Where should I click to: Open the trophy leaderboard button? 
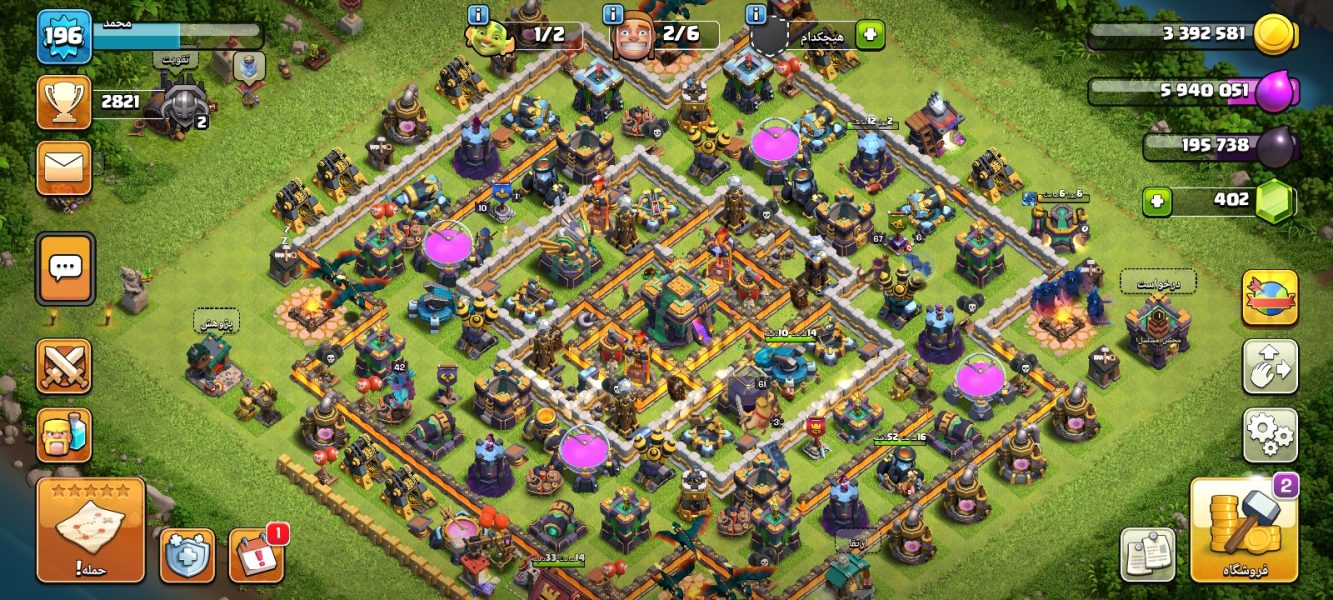tap(64, 101)
